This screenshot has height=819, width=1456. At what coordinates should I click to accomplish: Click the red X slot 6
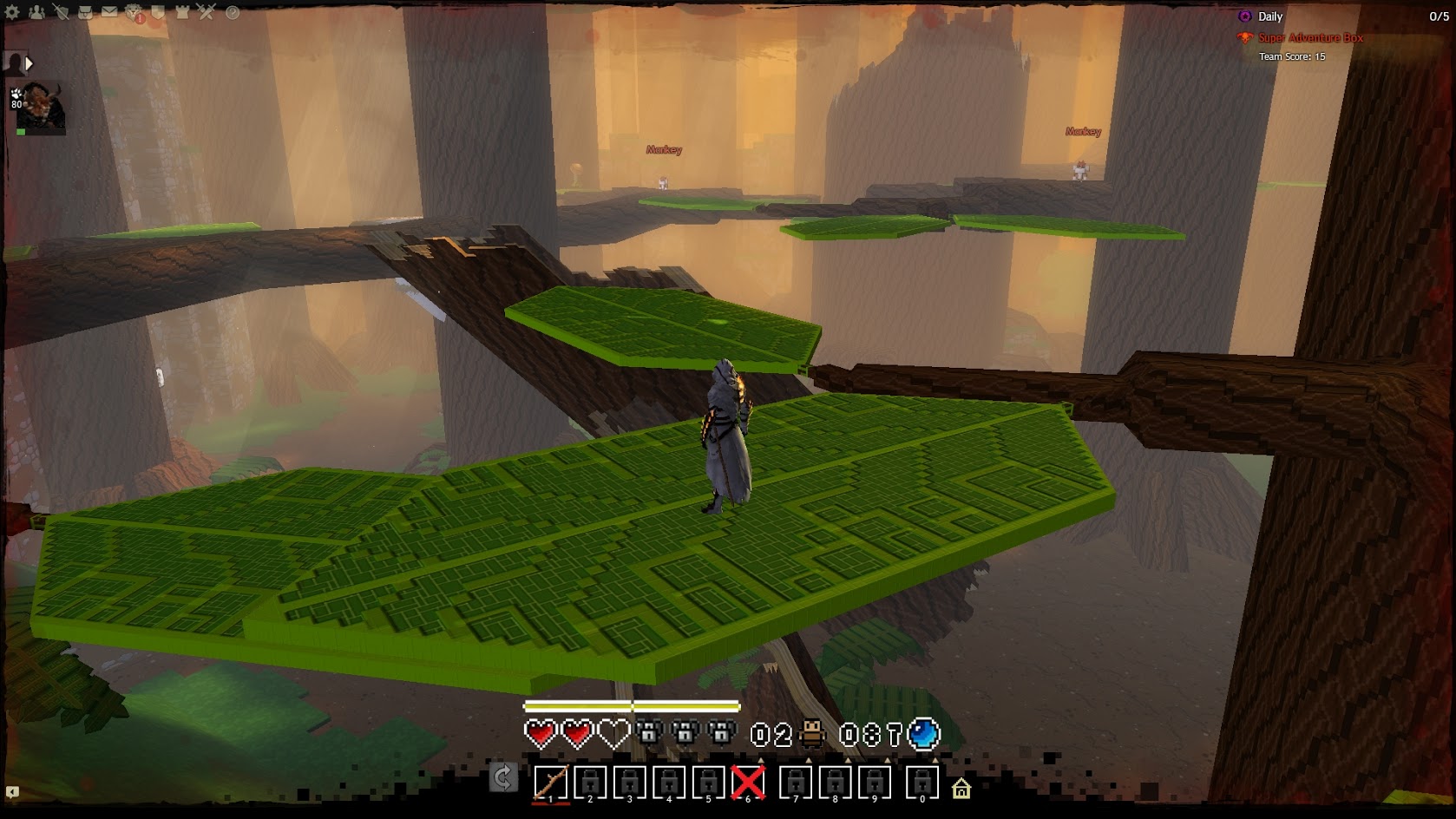[748, 782]
